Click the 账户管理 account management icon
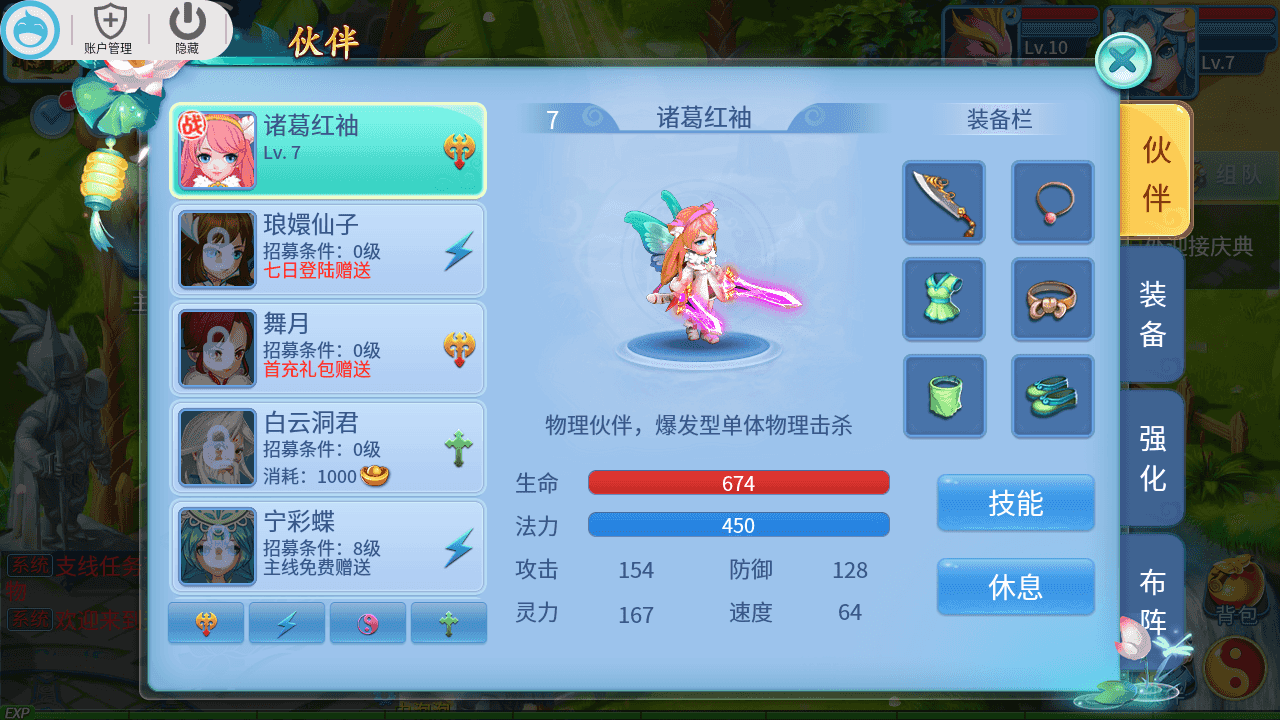The width and height of the screenshot is (1280, 720). (110, 27)
